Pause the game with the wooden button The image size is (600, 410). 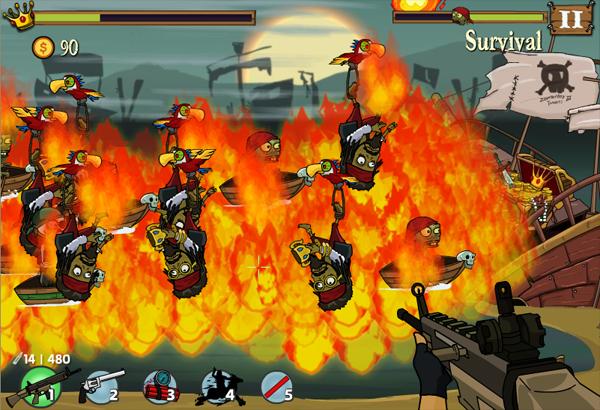pos(564,18)
